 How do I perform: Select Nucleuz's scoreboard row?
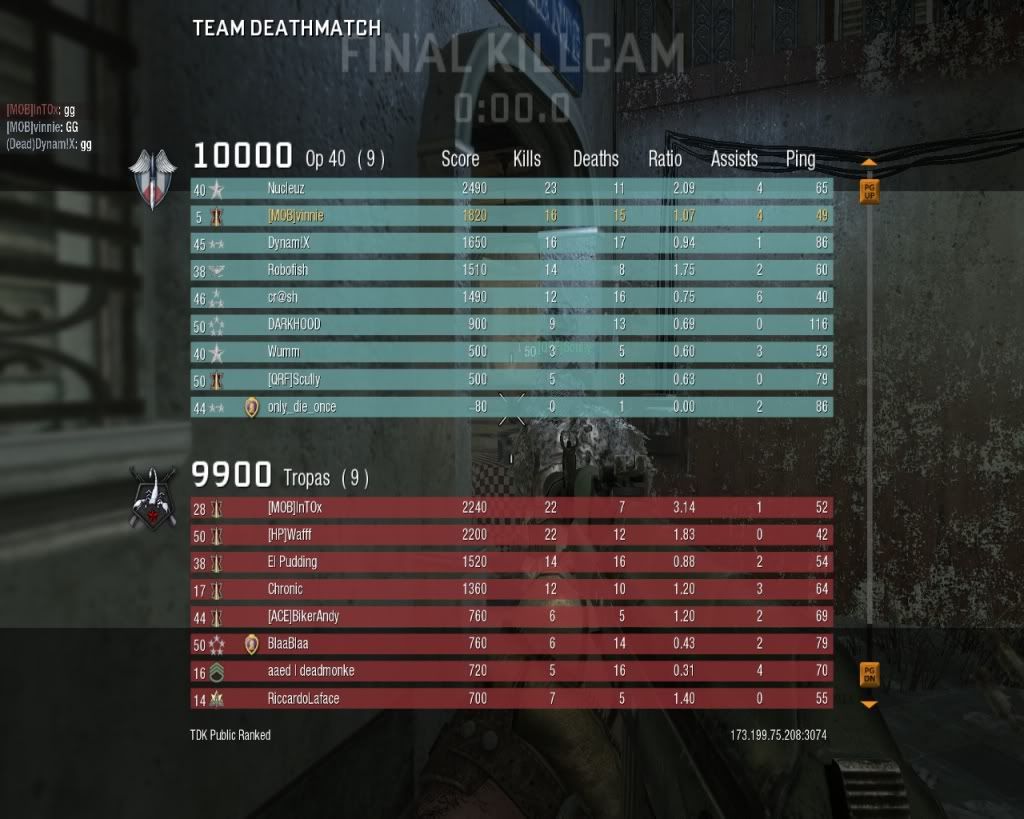511,188
